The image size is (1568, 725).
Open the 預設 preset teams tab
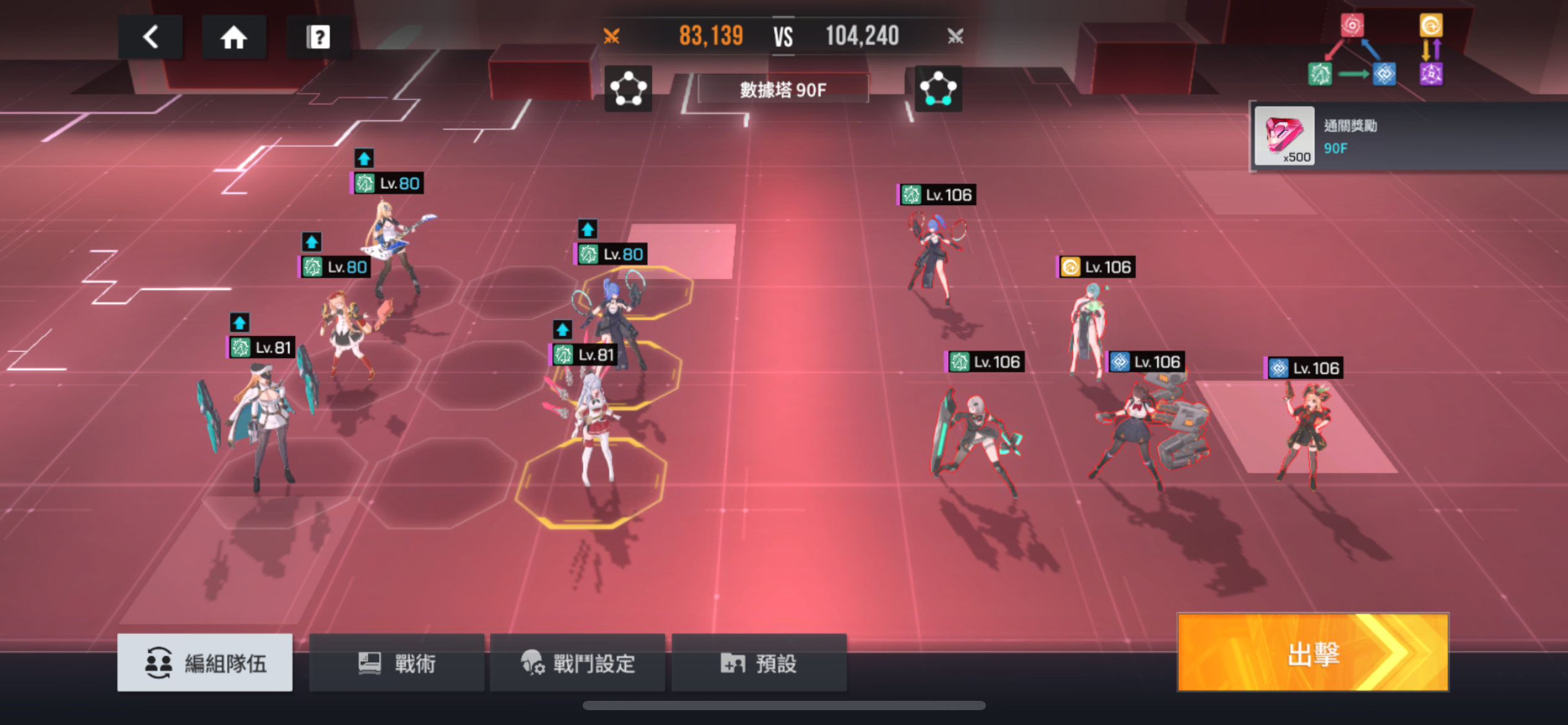pos(759,663)
